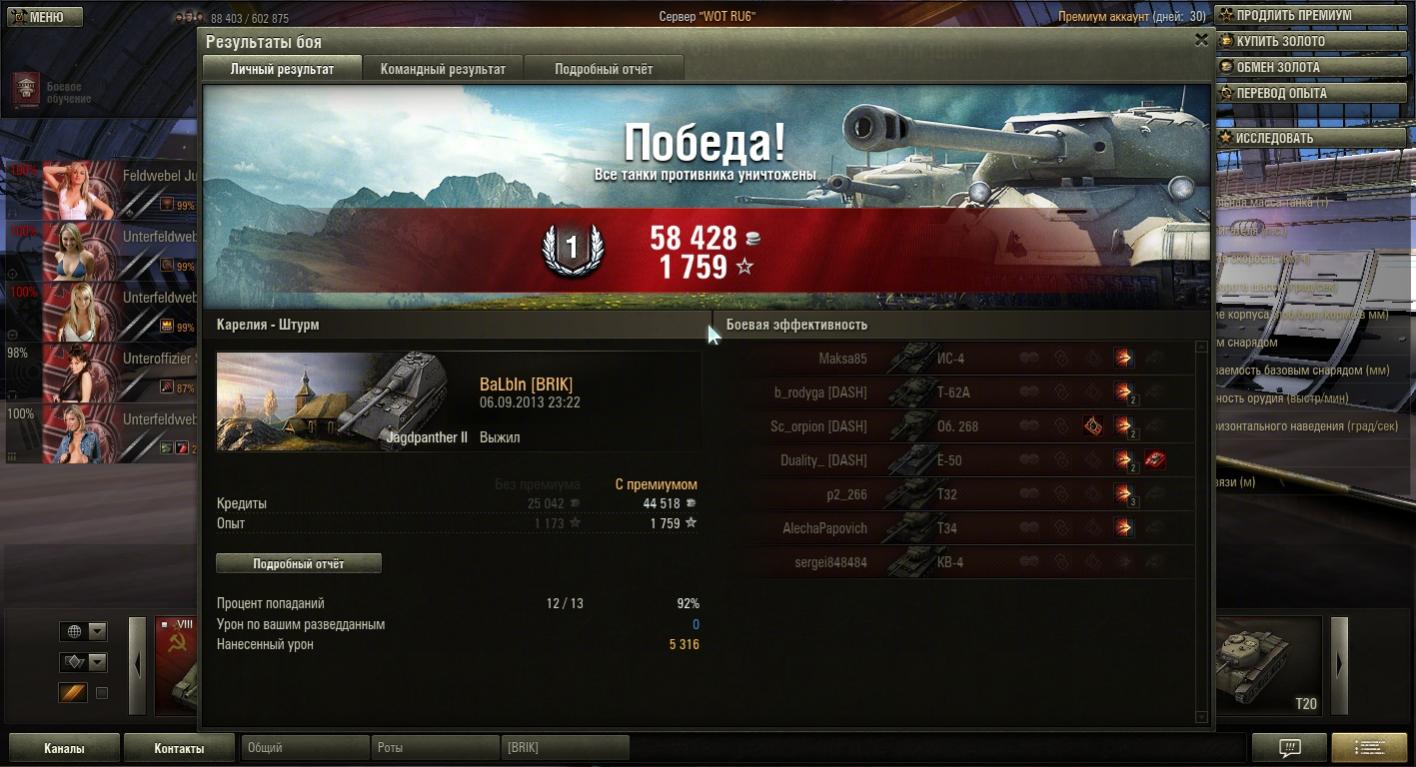Switch to the Общий chat tab
This screenshot has height=767, width=1416.
coord(305,748)
